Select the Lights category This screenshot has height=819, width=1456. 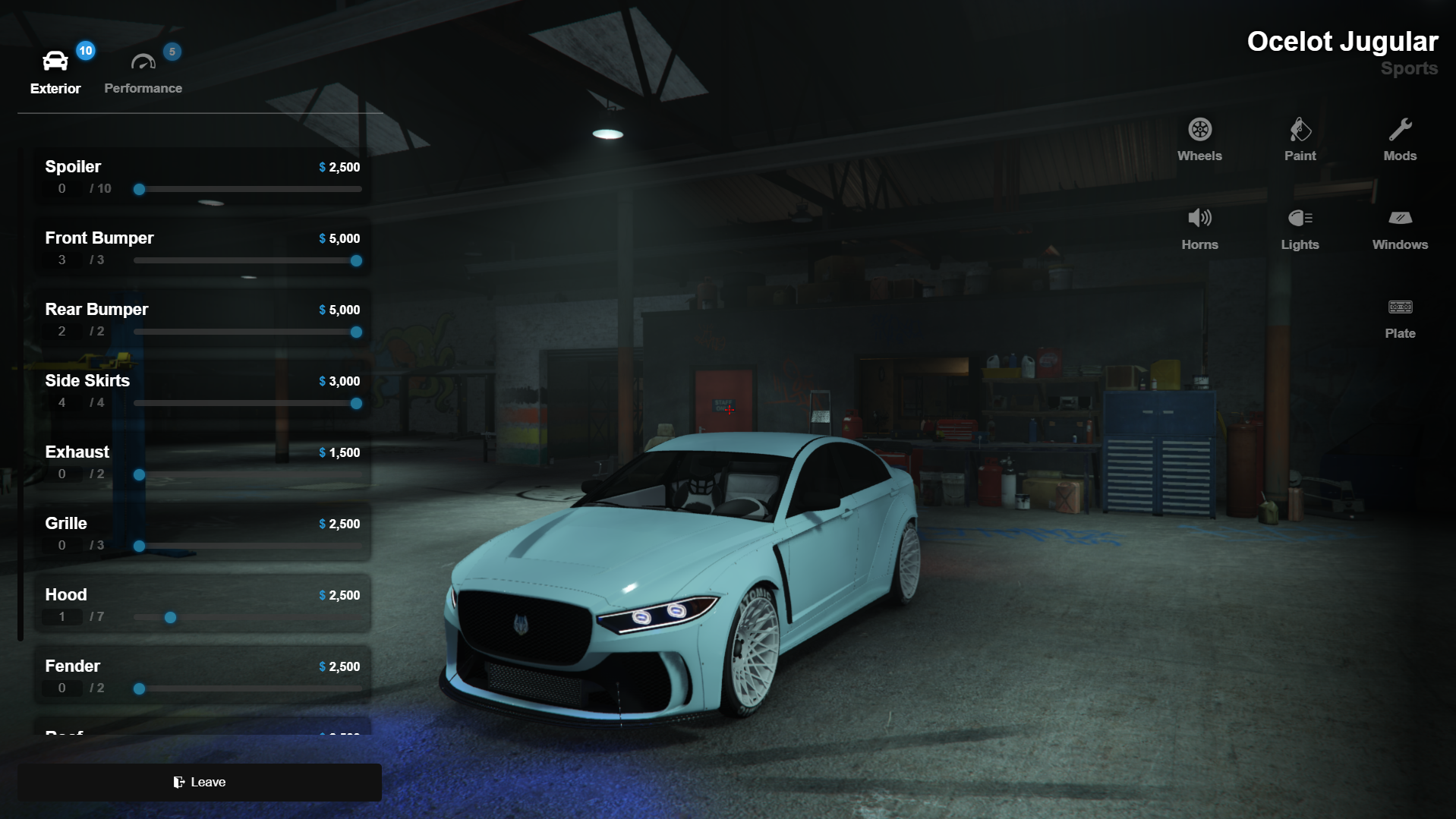coord(1300,228)
